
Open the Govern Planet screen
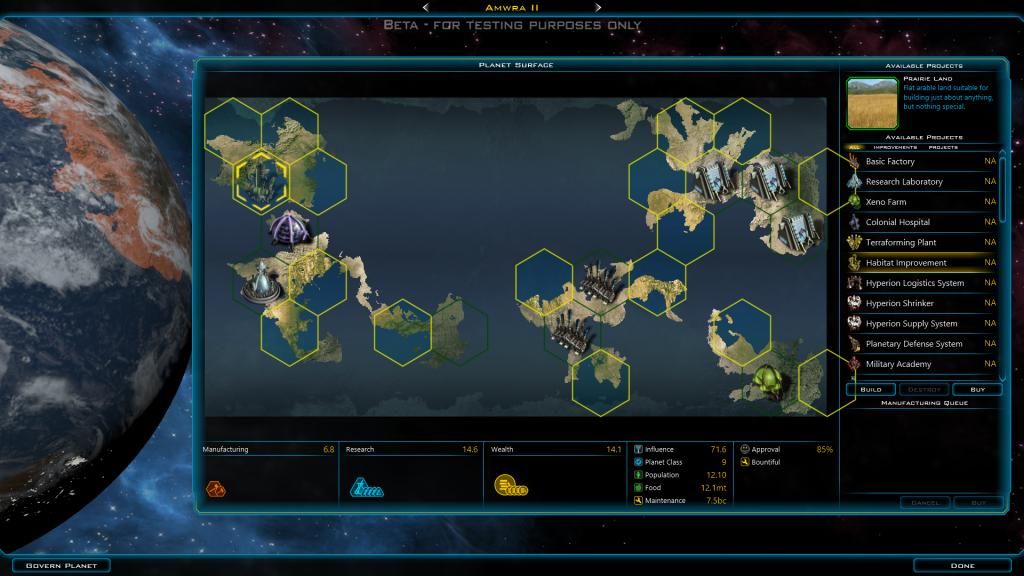pos(55,565)
